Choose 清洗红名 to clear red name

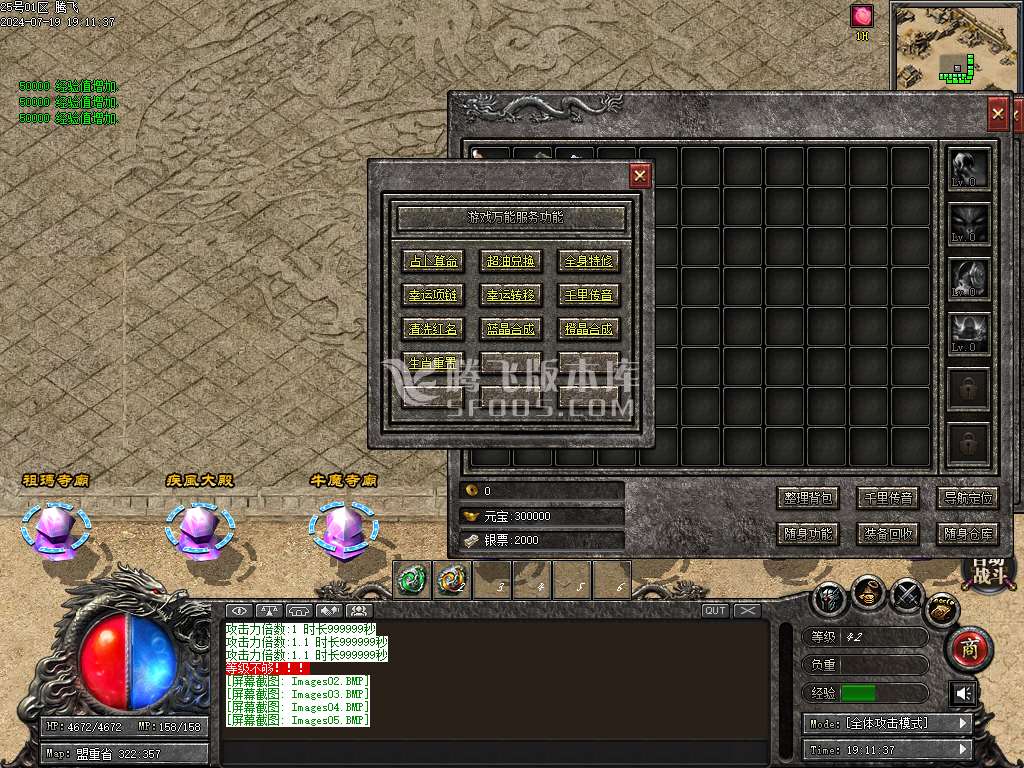pyautogui.click(x=433, y=328)
